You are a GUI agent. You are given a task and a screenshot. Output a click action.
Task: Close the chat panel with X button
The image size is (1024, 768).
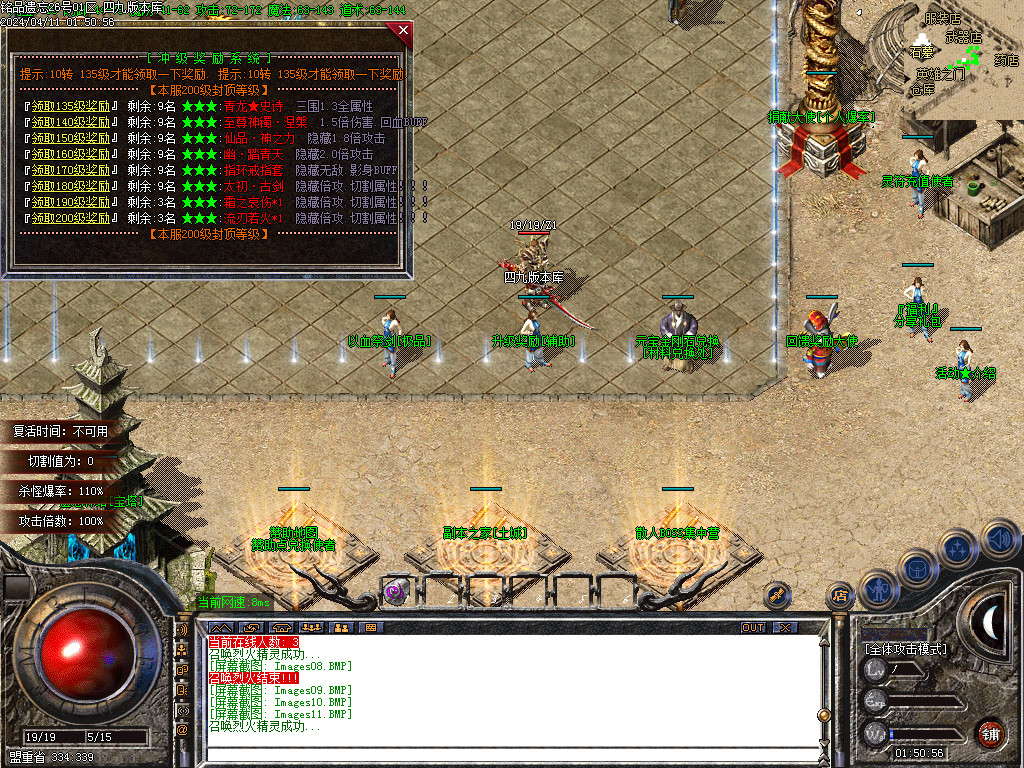click(785, 627)
